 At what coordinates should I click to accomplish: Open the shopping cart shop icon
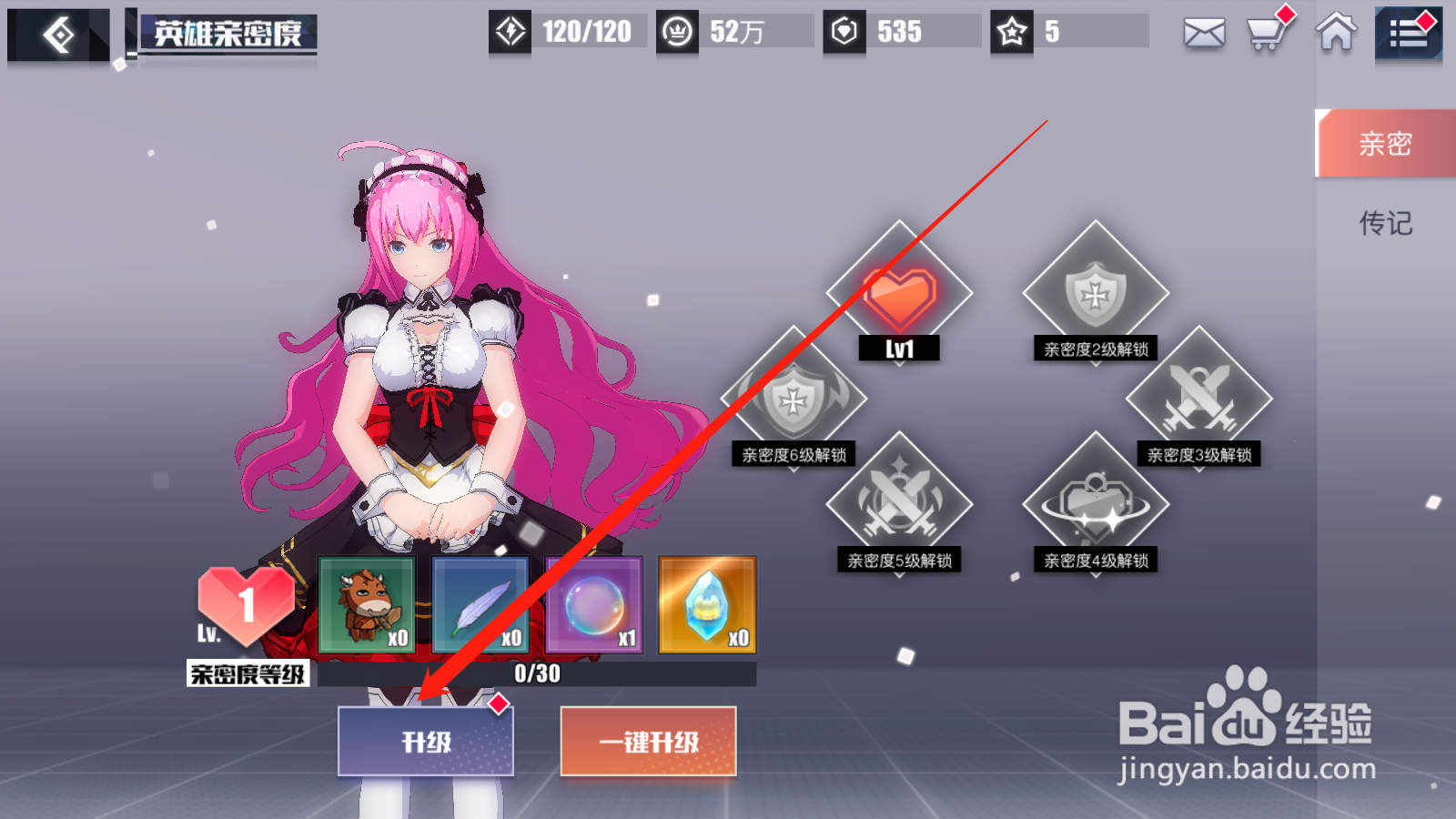tap(1266, 35)
